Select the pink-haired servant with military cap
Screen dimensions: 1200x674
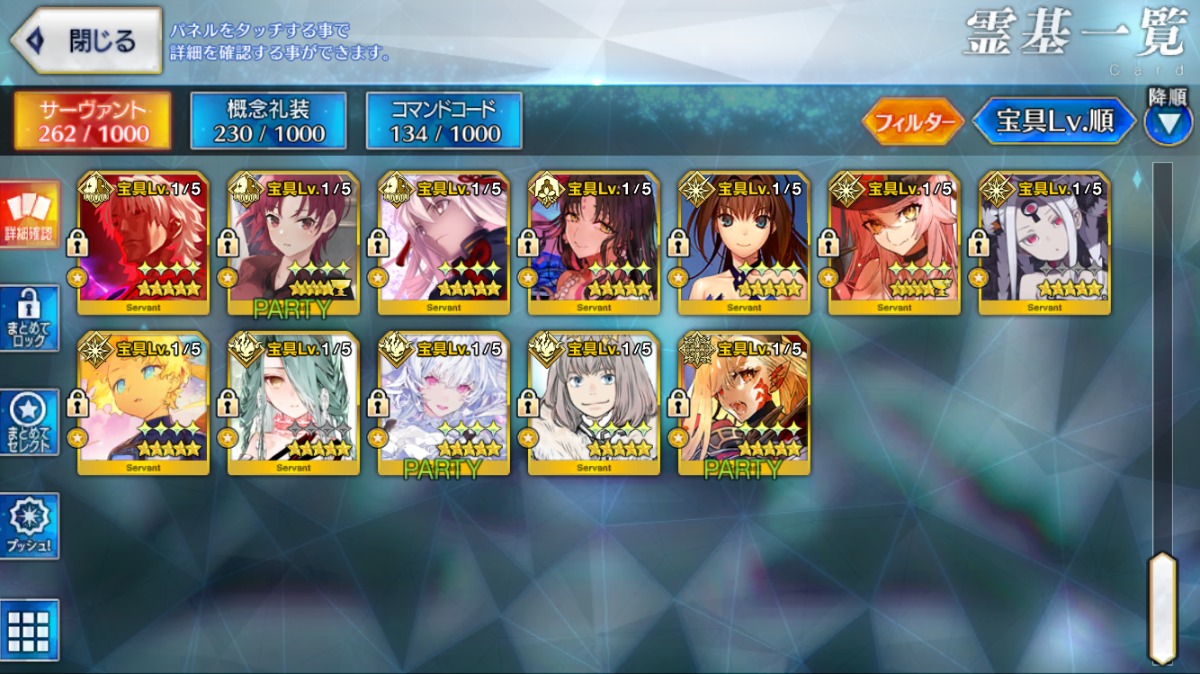pyautogui.click(x=893, y=243)
